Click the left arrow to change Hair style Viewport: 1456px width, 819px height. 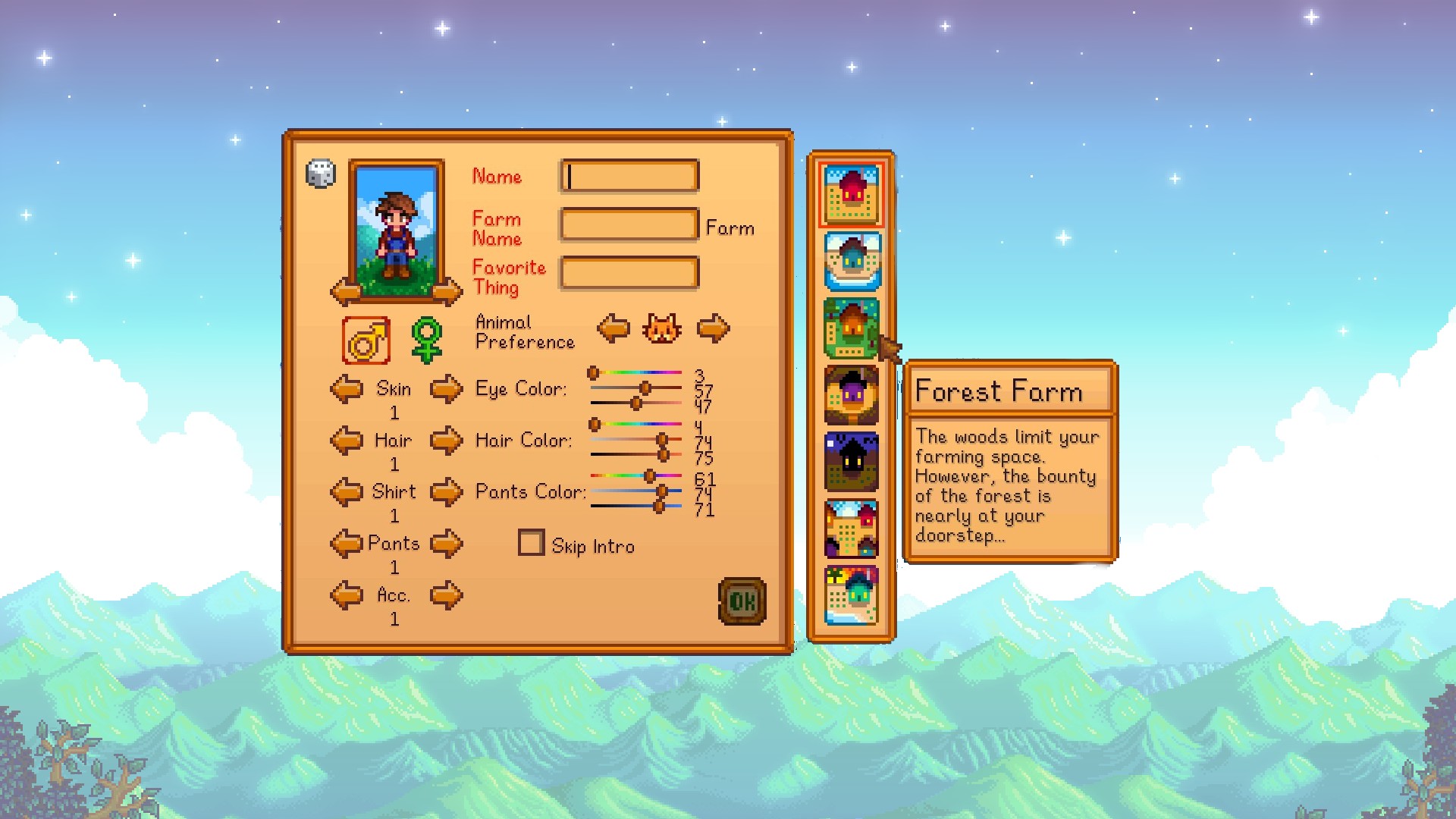point(347,441)
